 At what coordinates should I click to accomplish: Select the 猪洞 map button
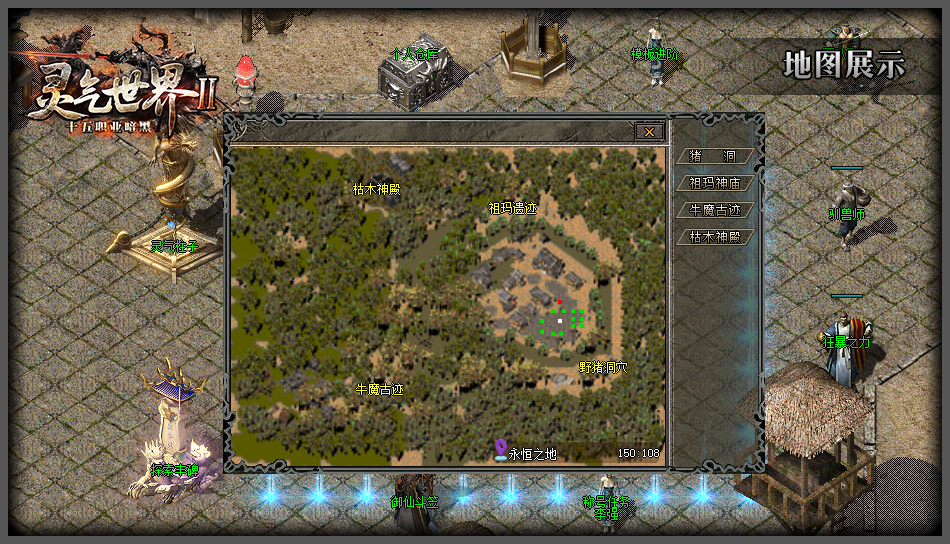(x=715, y=157)
